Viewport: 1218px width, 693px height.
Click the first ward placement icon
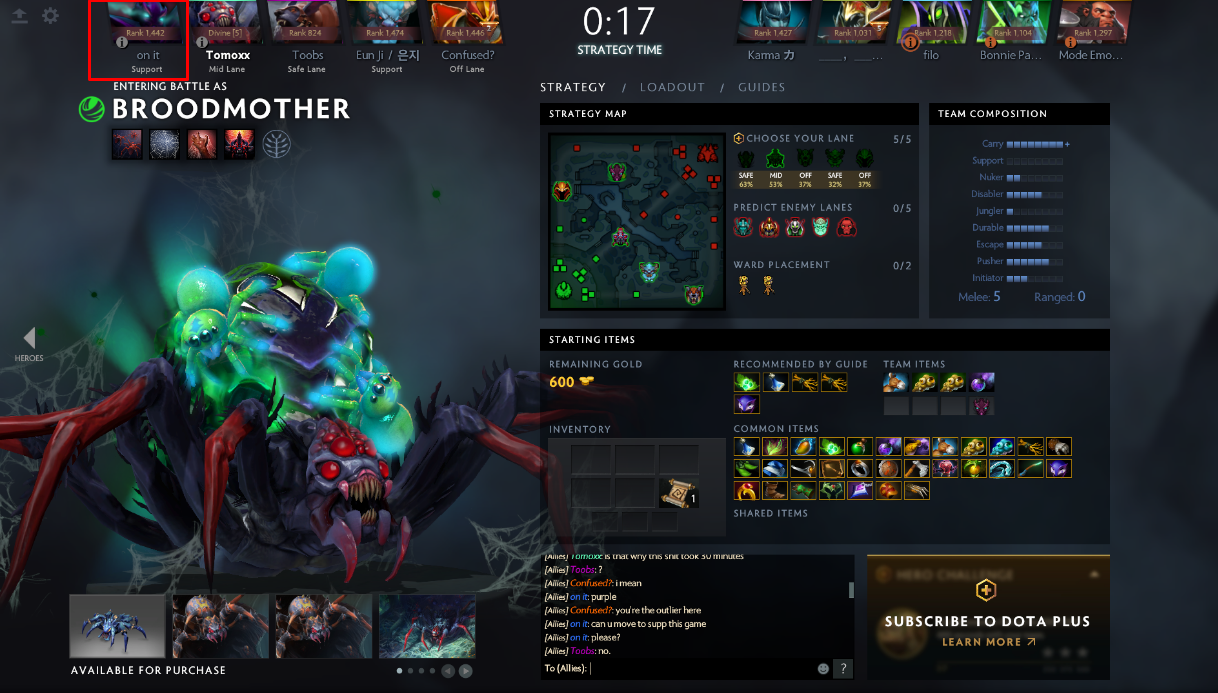click(744, 285)
